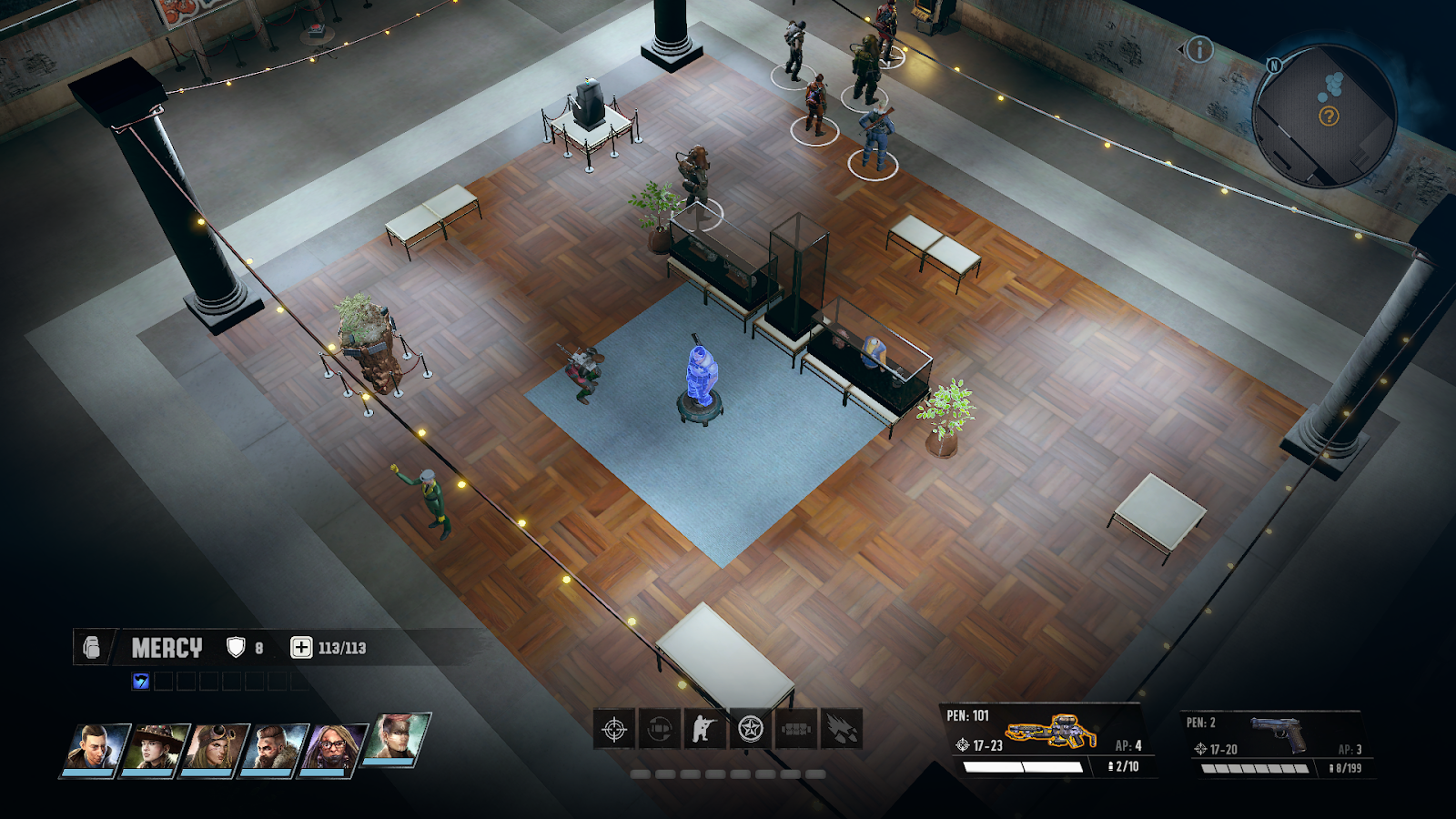The height and width of the screenshot is (819, 1456).
Task: Activate the crosshair aimed-shot ability
Action: click(614, 729)
